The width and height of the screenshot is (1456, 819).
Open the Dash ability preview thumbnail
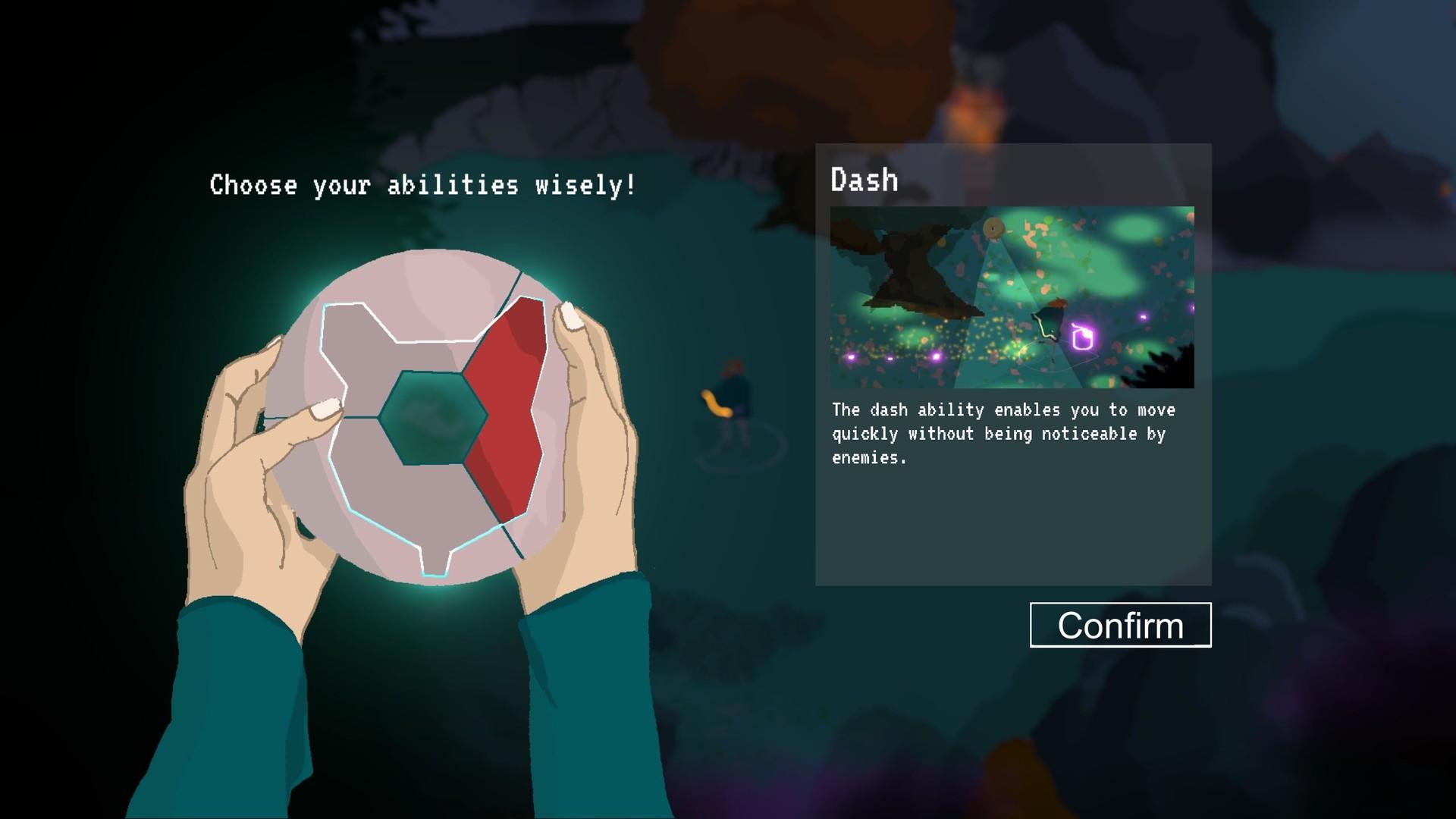point(1012,297)
